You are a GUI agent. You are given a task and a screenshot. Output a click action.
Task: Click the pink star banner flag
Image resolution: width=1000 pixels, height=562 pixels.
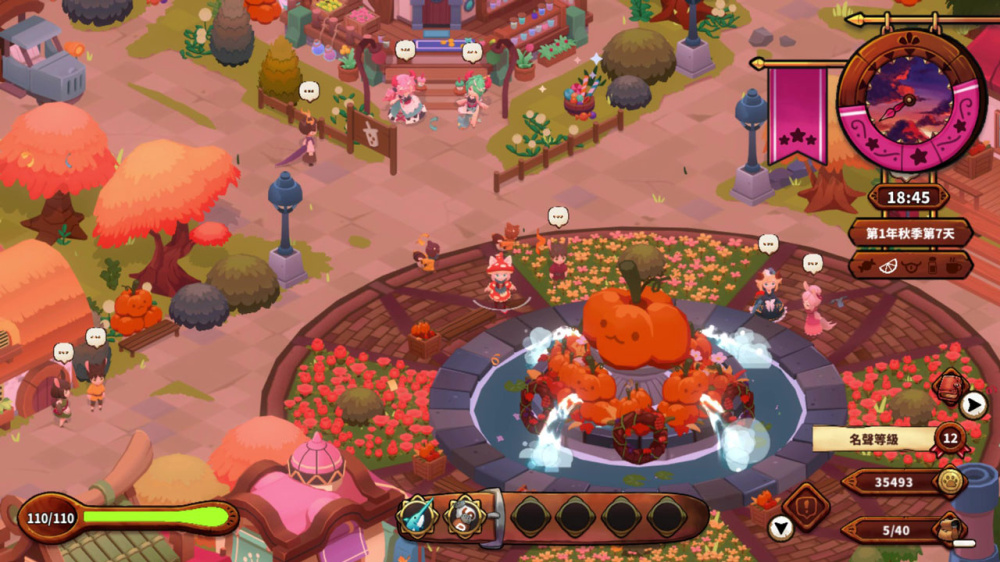(797, 113)
